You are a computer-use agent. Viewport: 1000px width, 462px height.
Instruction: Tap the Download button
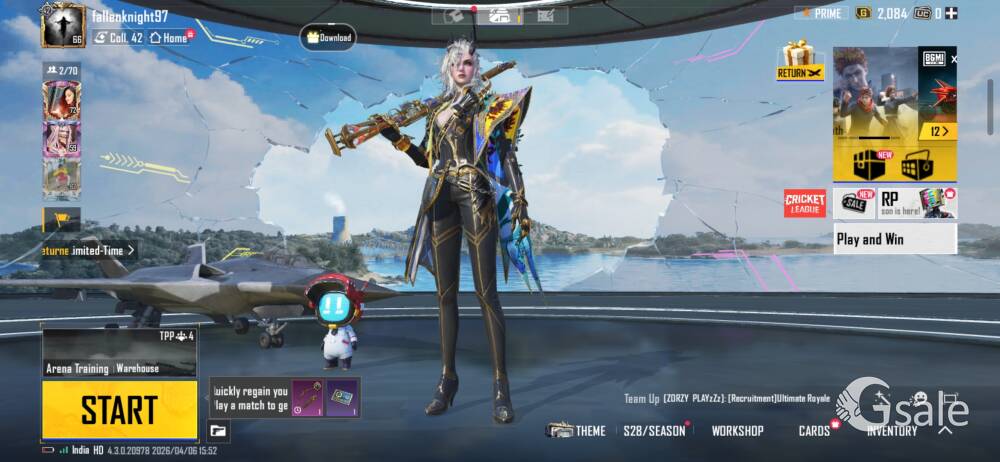(328, 38)
